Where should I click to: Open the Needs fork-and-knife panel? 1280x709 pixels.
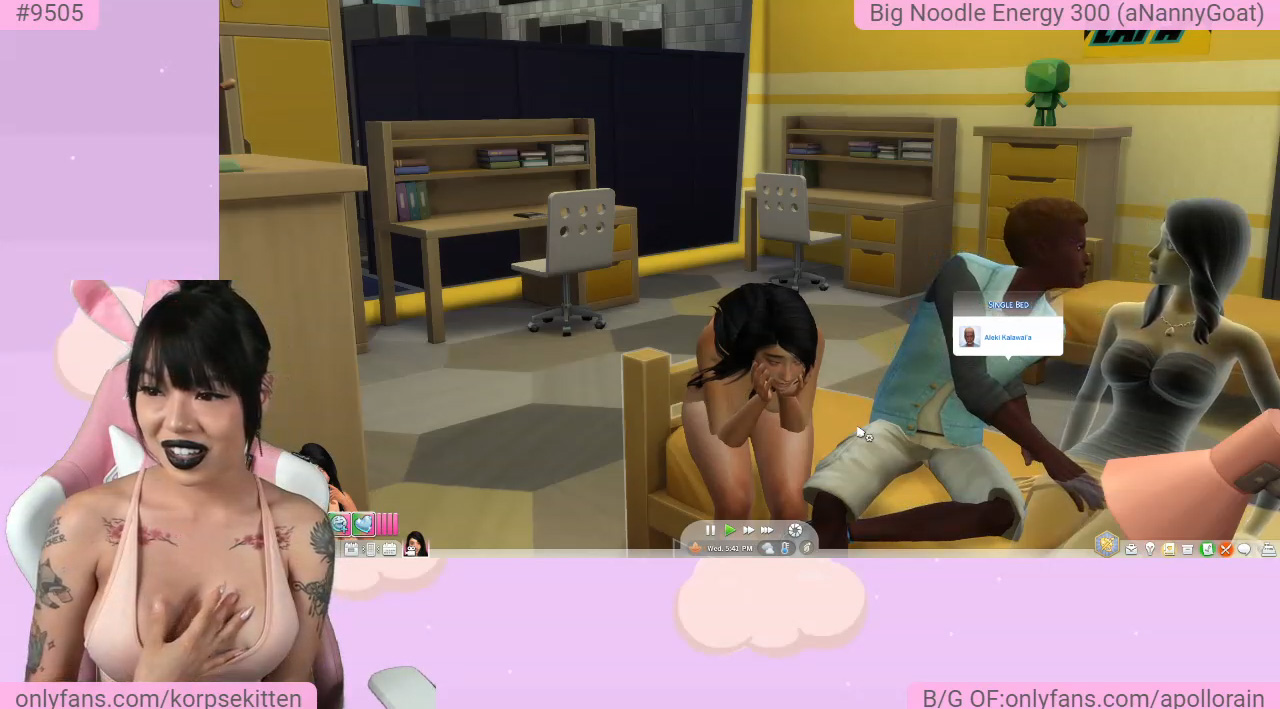tap(1225, 549)
